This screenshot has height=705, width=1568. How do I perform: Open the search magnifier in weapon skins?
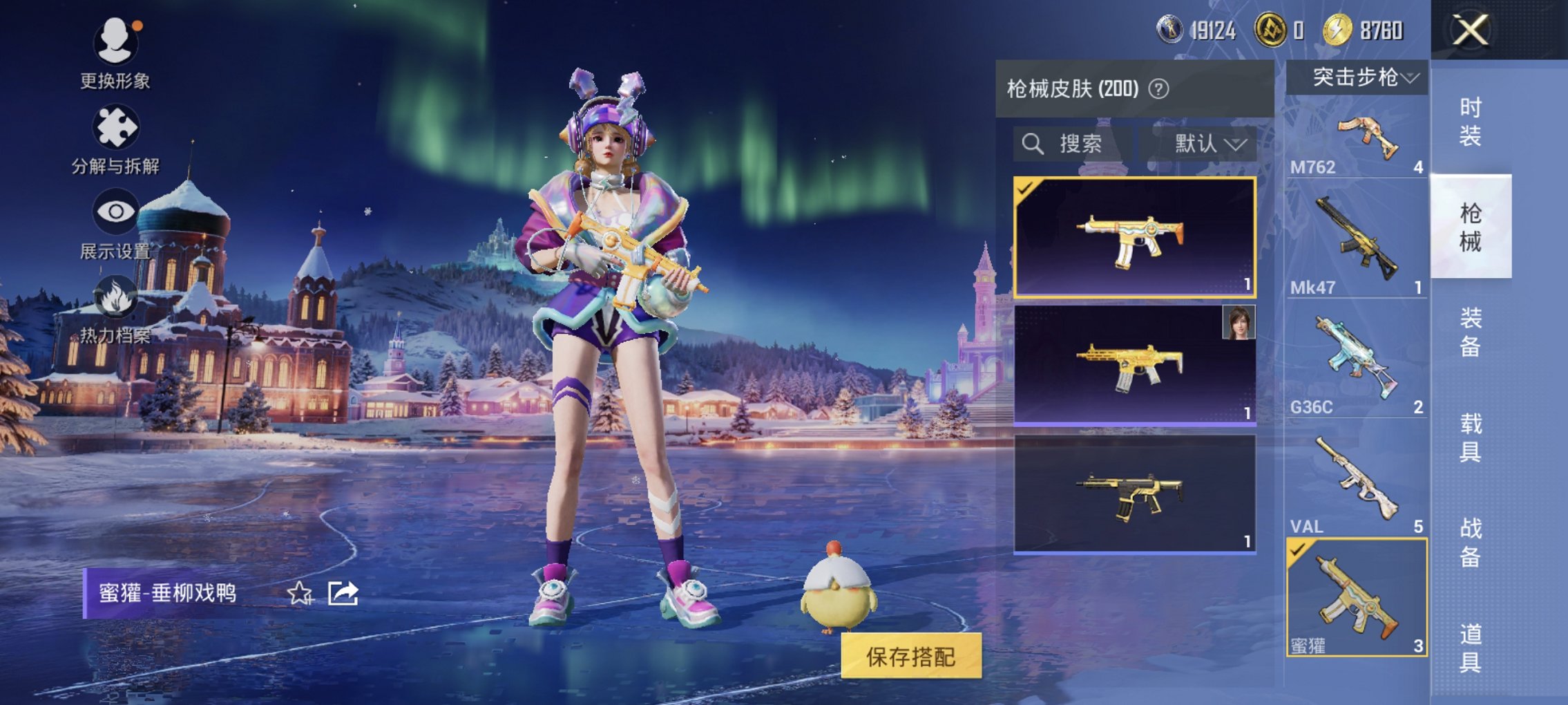(1033, 144)
